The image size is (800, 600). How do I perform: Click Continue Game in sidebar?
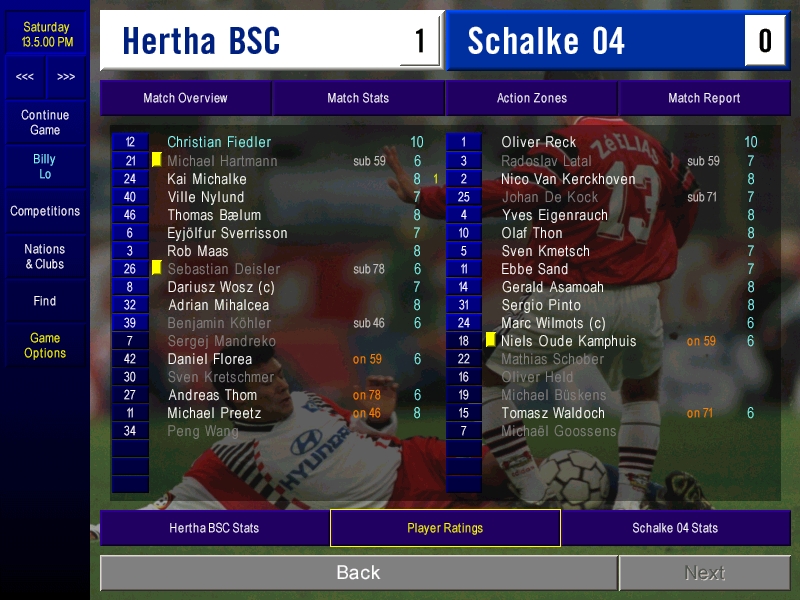(x=45, y=122)
